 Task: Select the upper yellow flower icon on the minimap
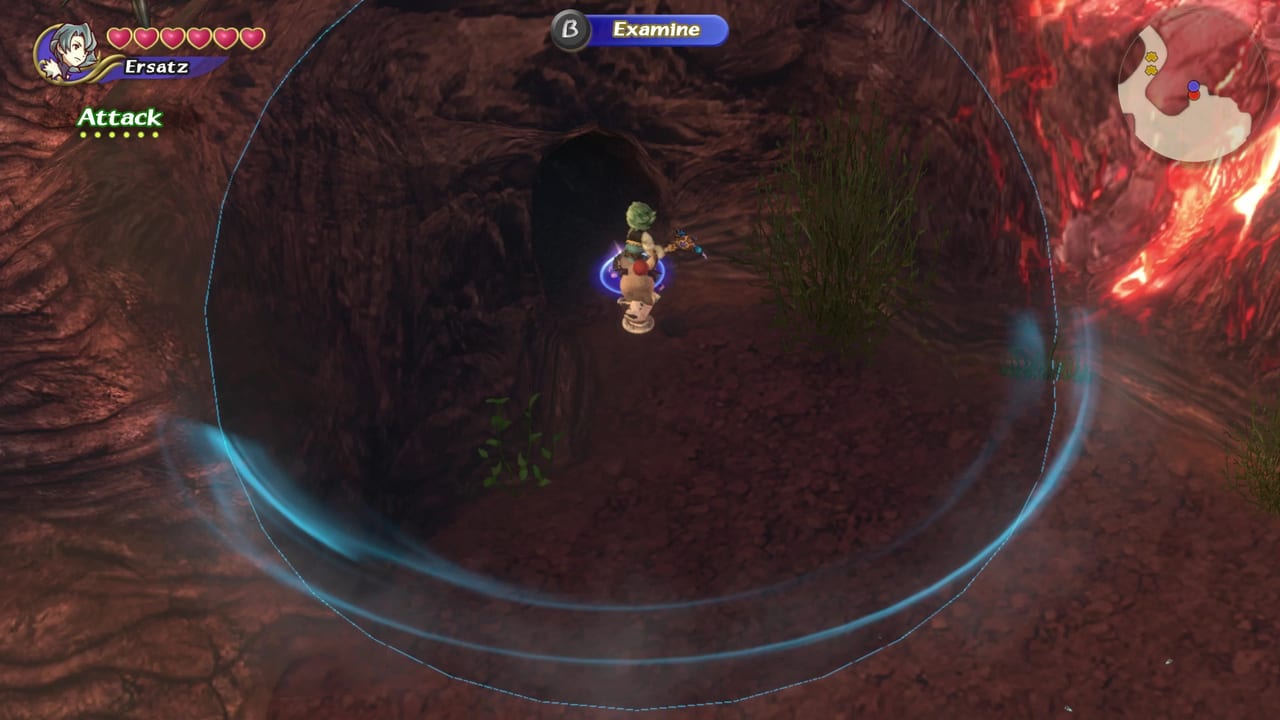point(1152,56)
